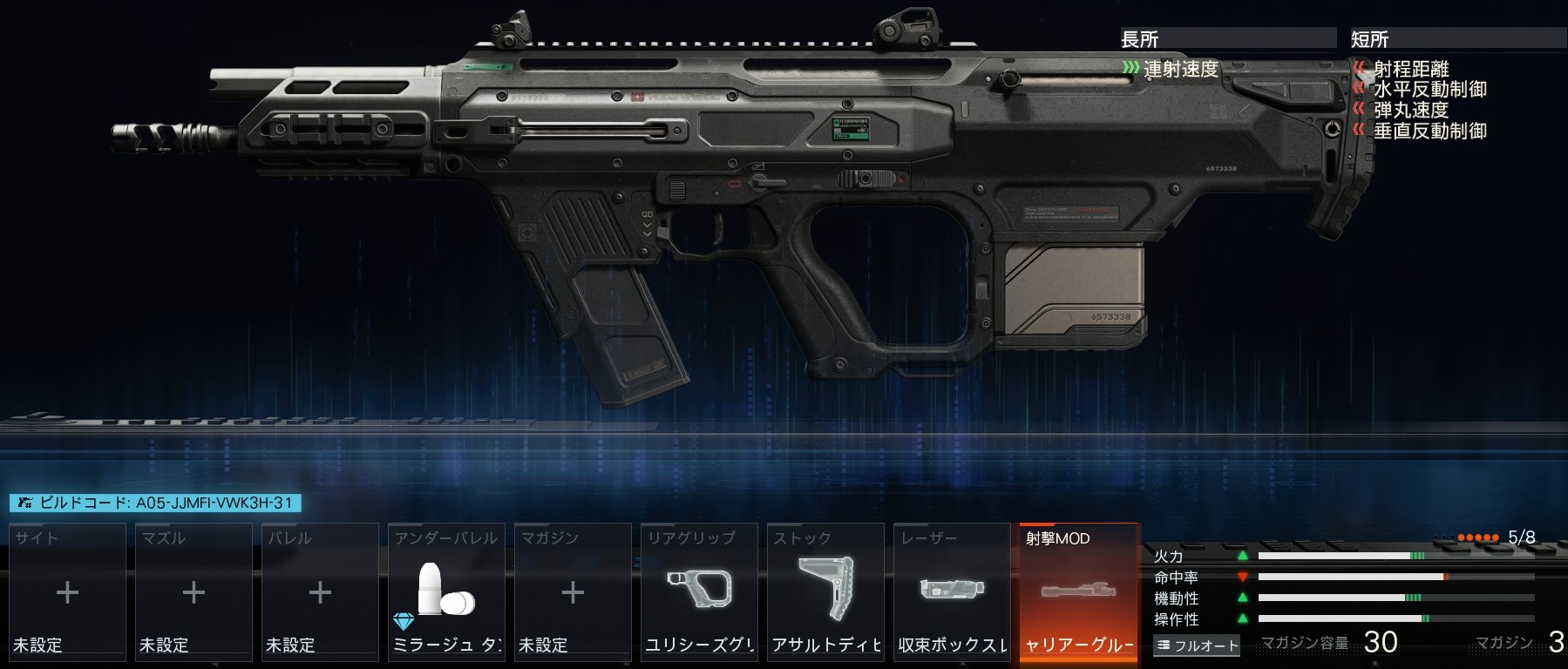Copy the ビルドコード build code
Viewport: 1568px width, 669px height.
(155, 503)
